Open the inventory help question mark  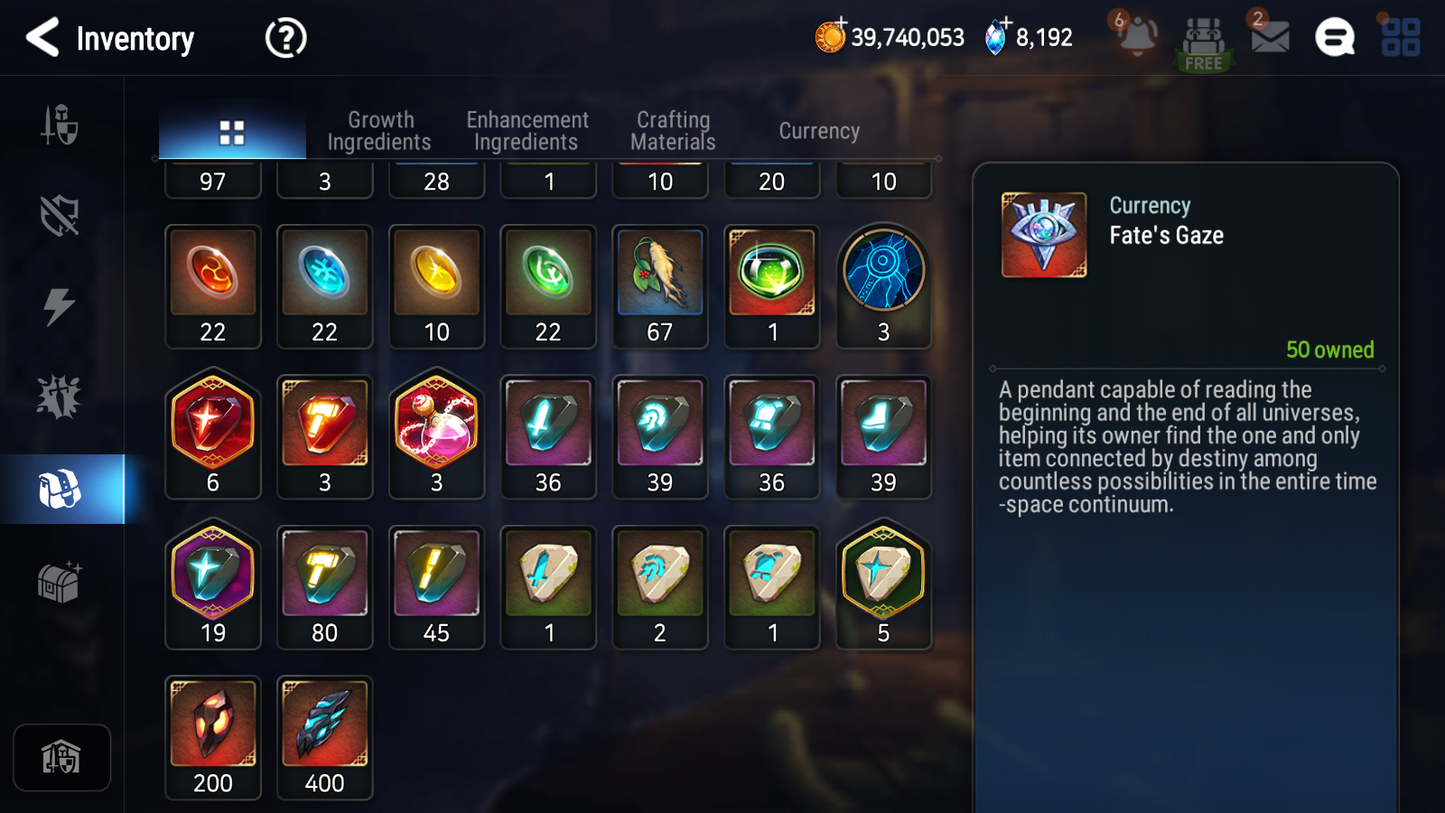(286, 39)
